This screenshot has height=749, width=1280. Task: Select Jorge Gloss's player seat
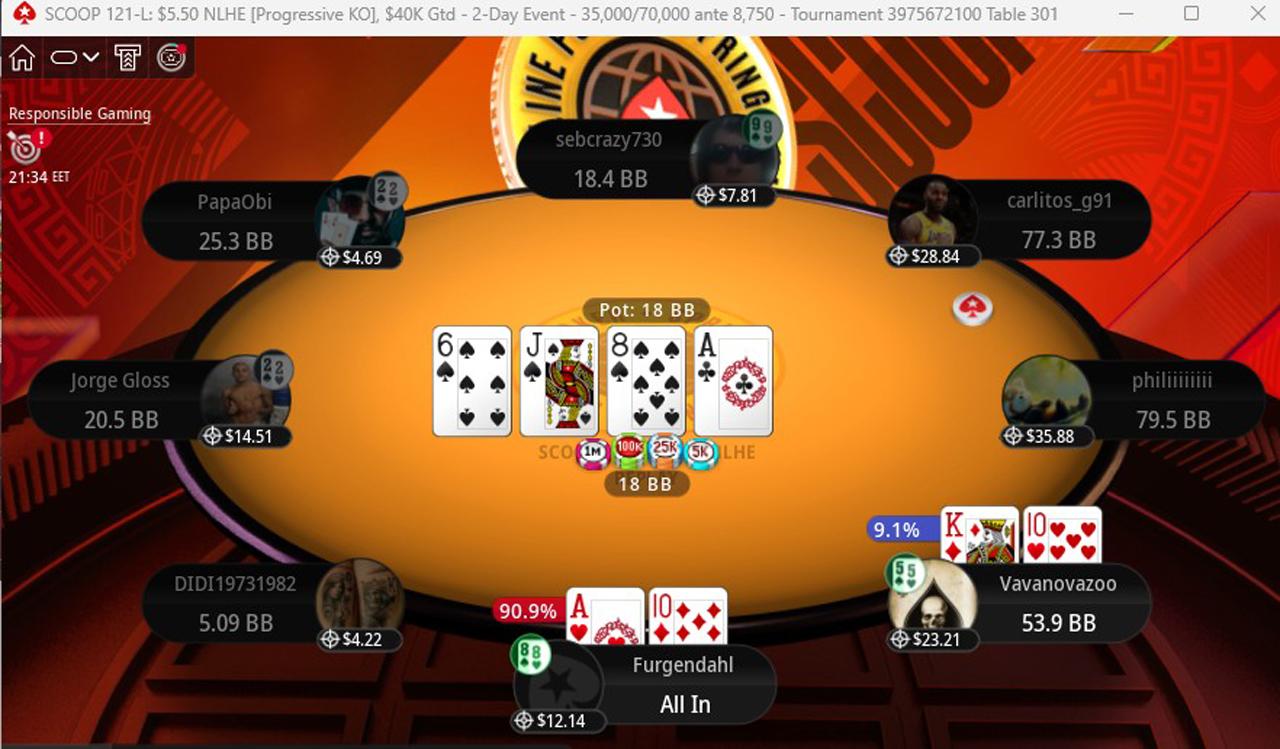(x=122, y=400)
